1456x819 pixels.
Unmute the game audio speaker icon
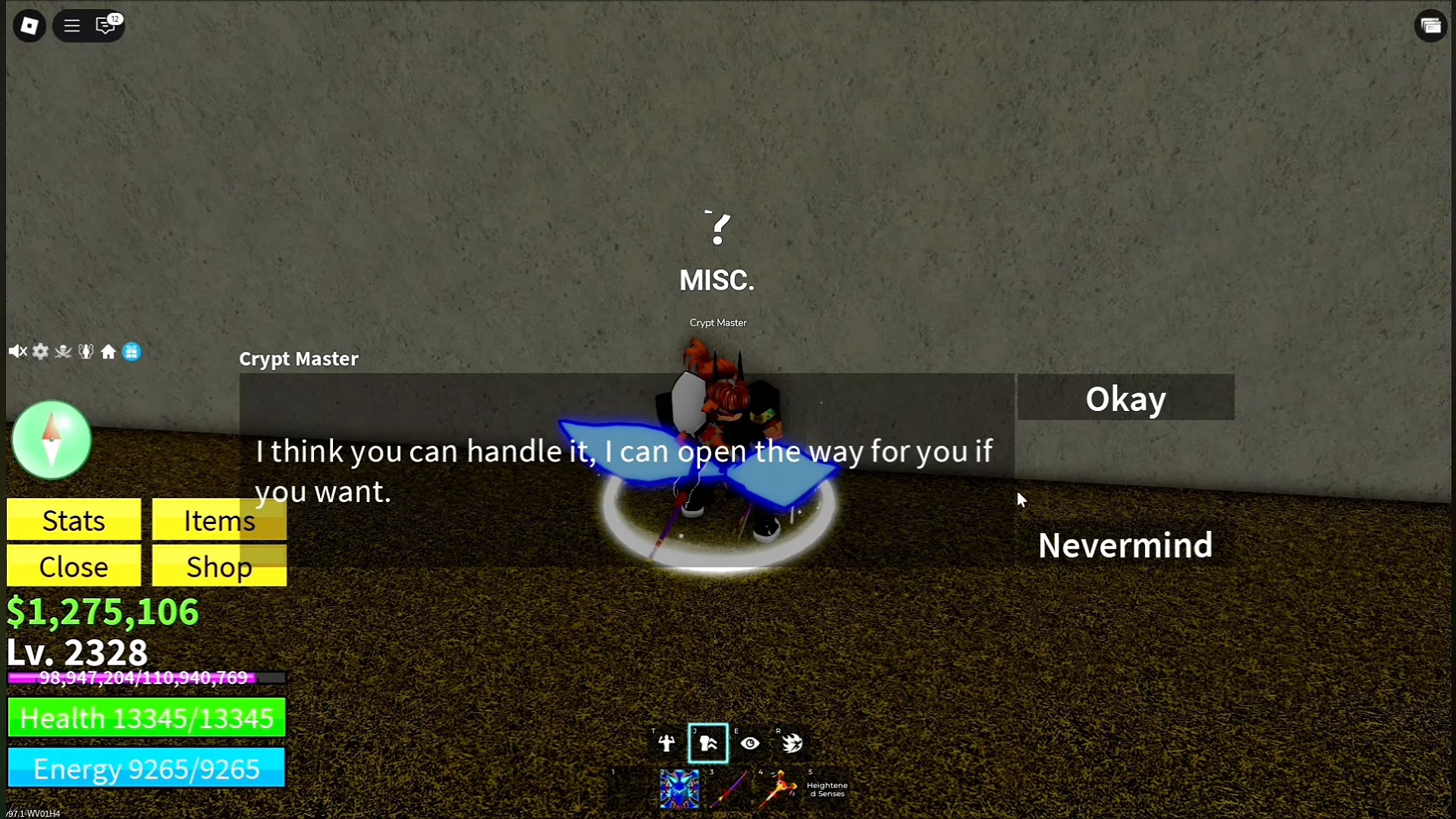click(17, 351)
